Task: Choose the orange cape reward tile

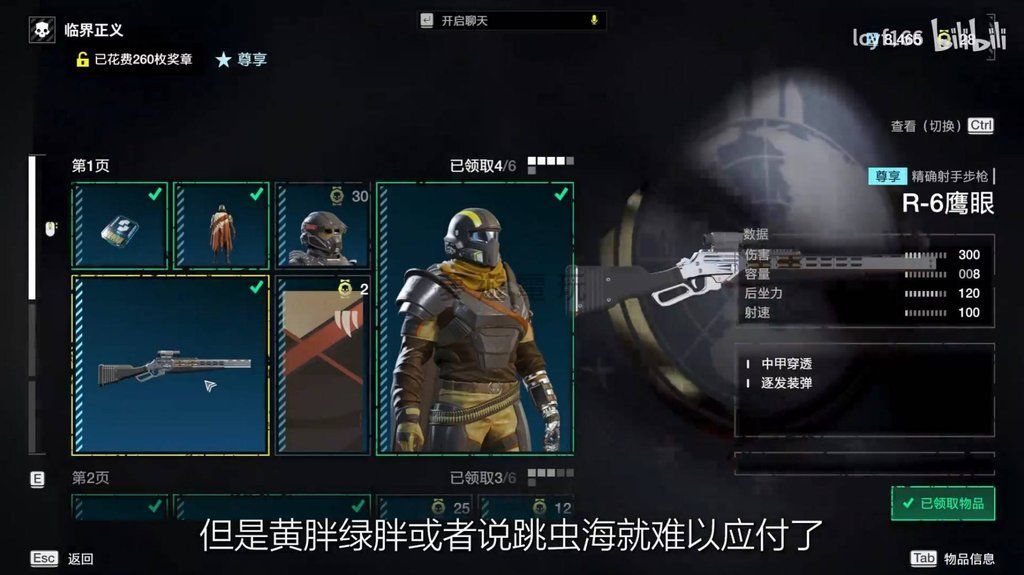Action: tap(221, 226)
